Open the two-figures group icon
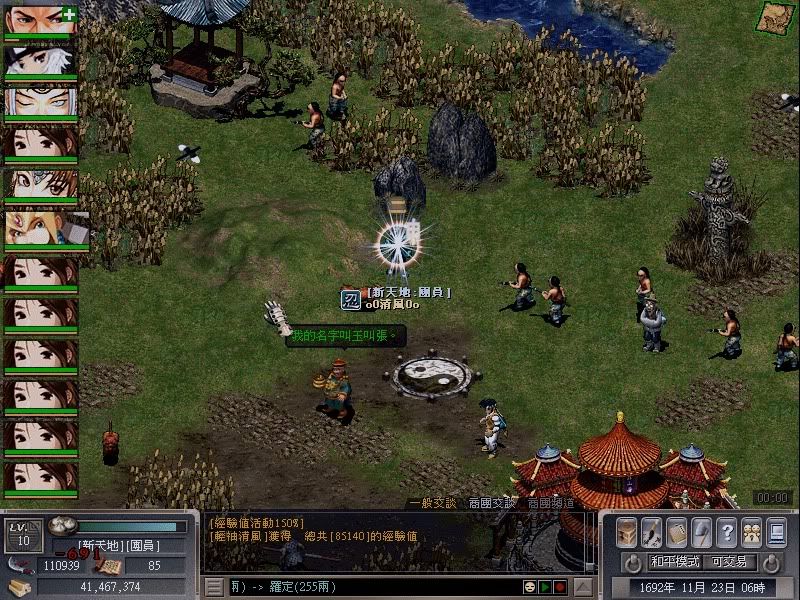This screenshot has height=600, width=800. (x=752, y=531)
